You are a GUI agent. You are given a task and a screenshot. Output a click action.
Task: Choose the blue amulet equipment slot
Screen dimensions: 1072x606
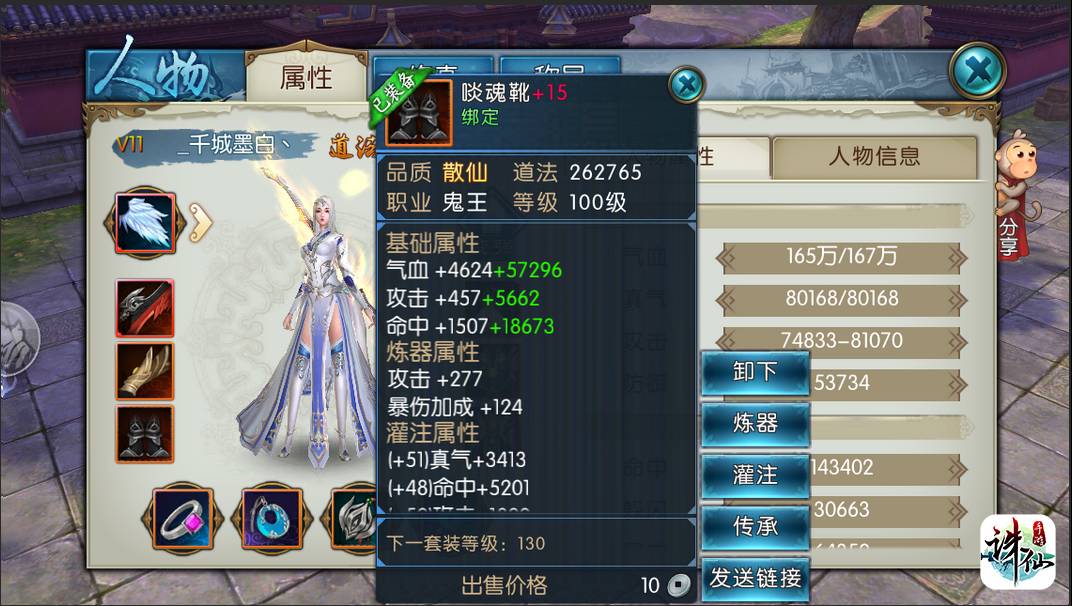click(x=266, y=518)
